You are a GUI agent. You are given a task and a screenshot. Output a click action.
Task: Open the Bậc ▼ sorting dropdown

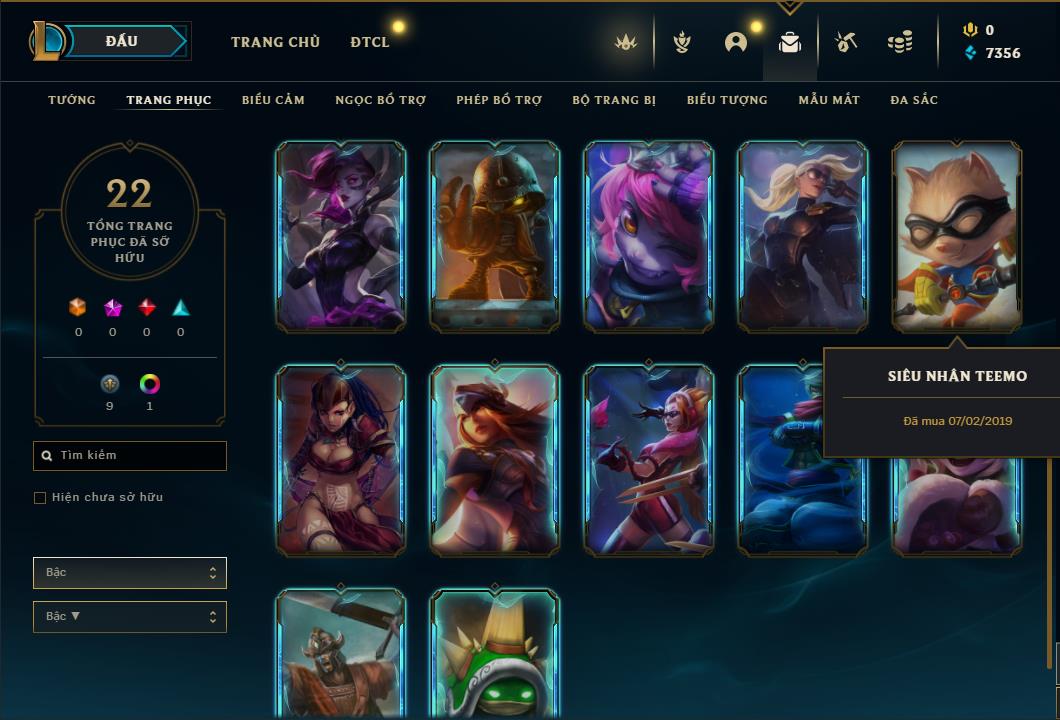click(130, 617)
